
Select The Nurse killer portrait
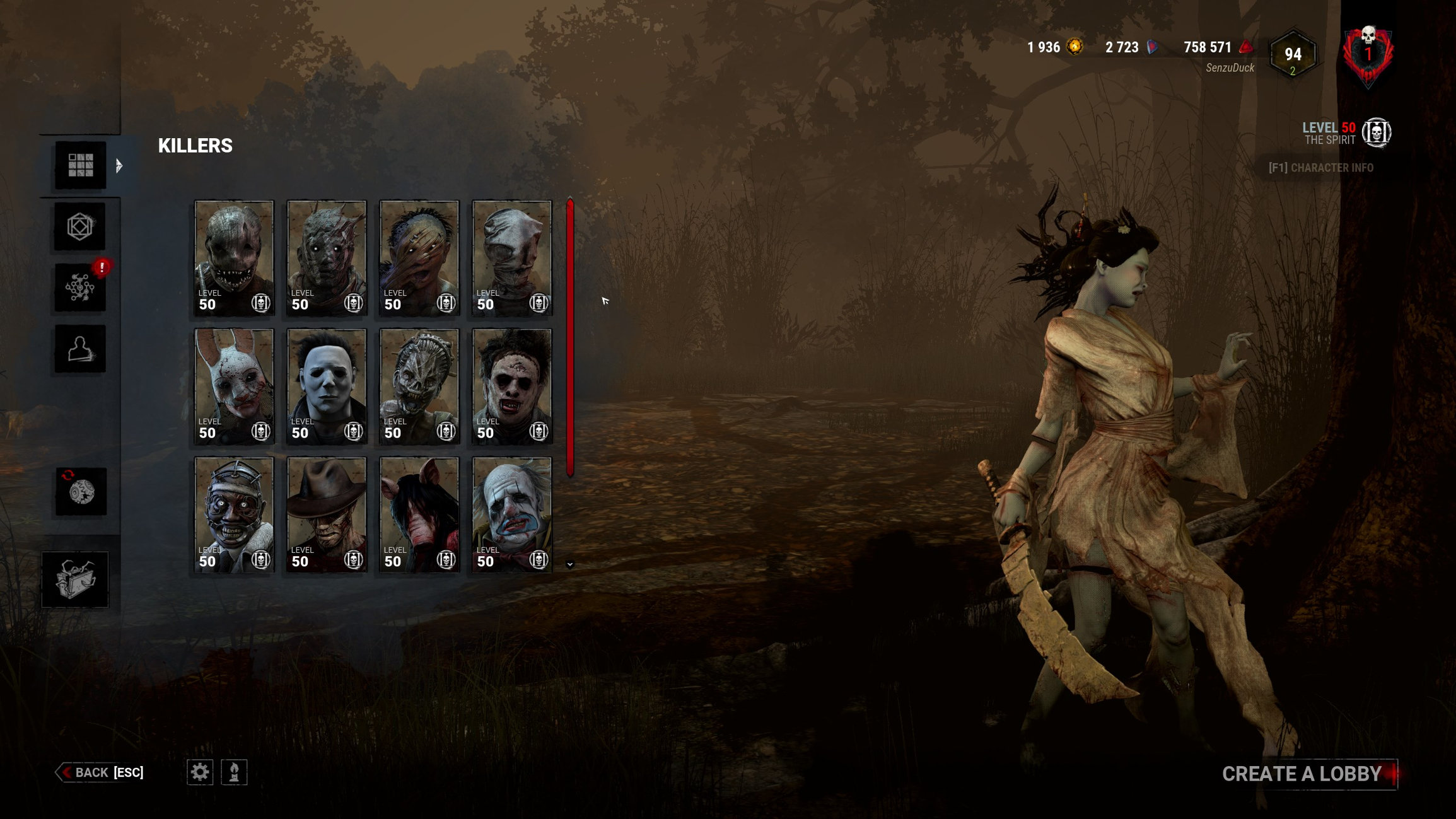(x=512, y=257)
